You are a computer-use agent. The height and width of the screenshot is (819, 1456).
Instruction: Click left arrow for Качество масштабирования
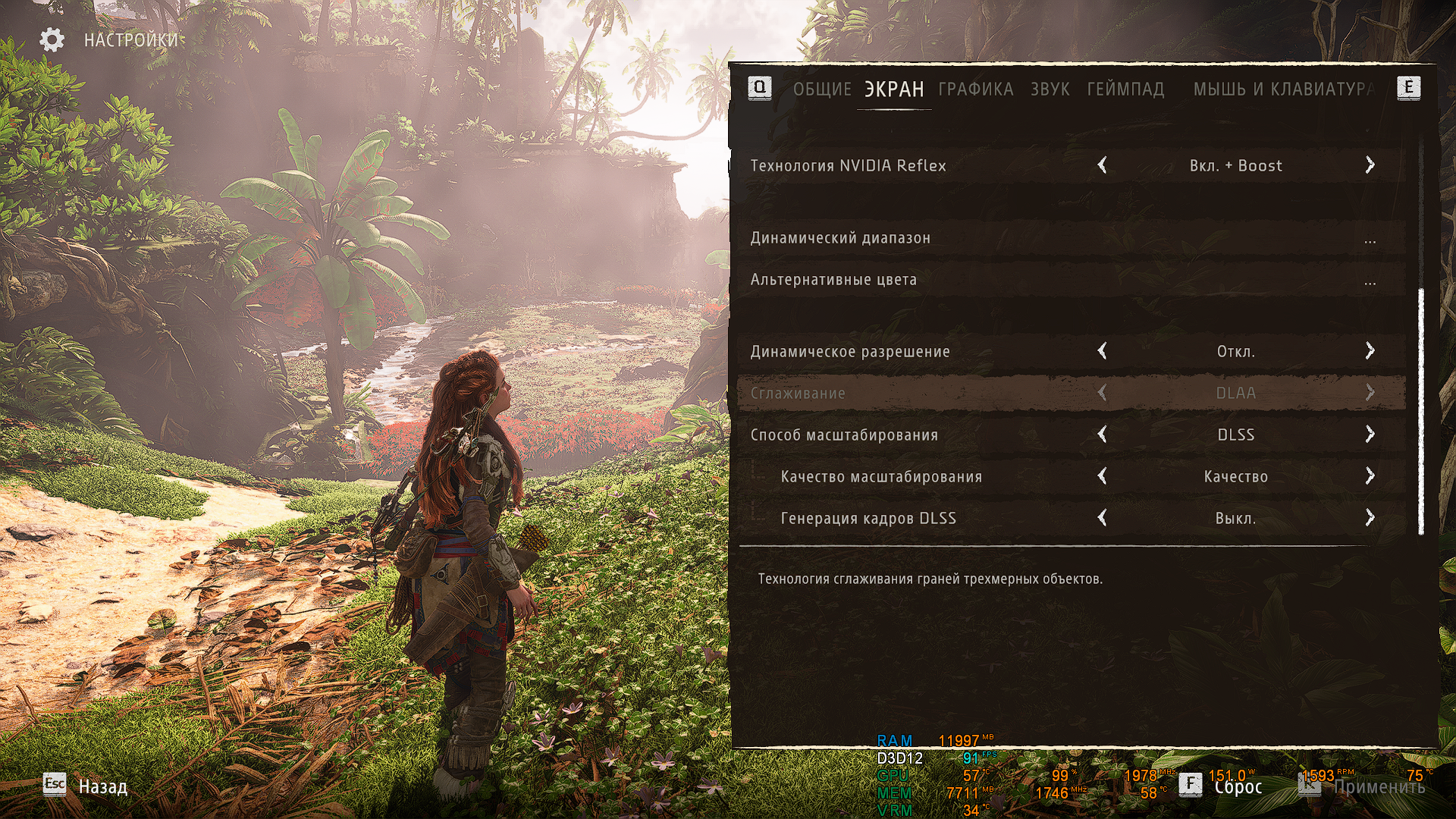1103,476
